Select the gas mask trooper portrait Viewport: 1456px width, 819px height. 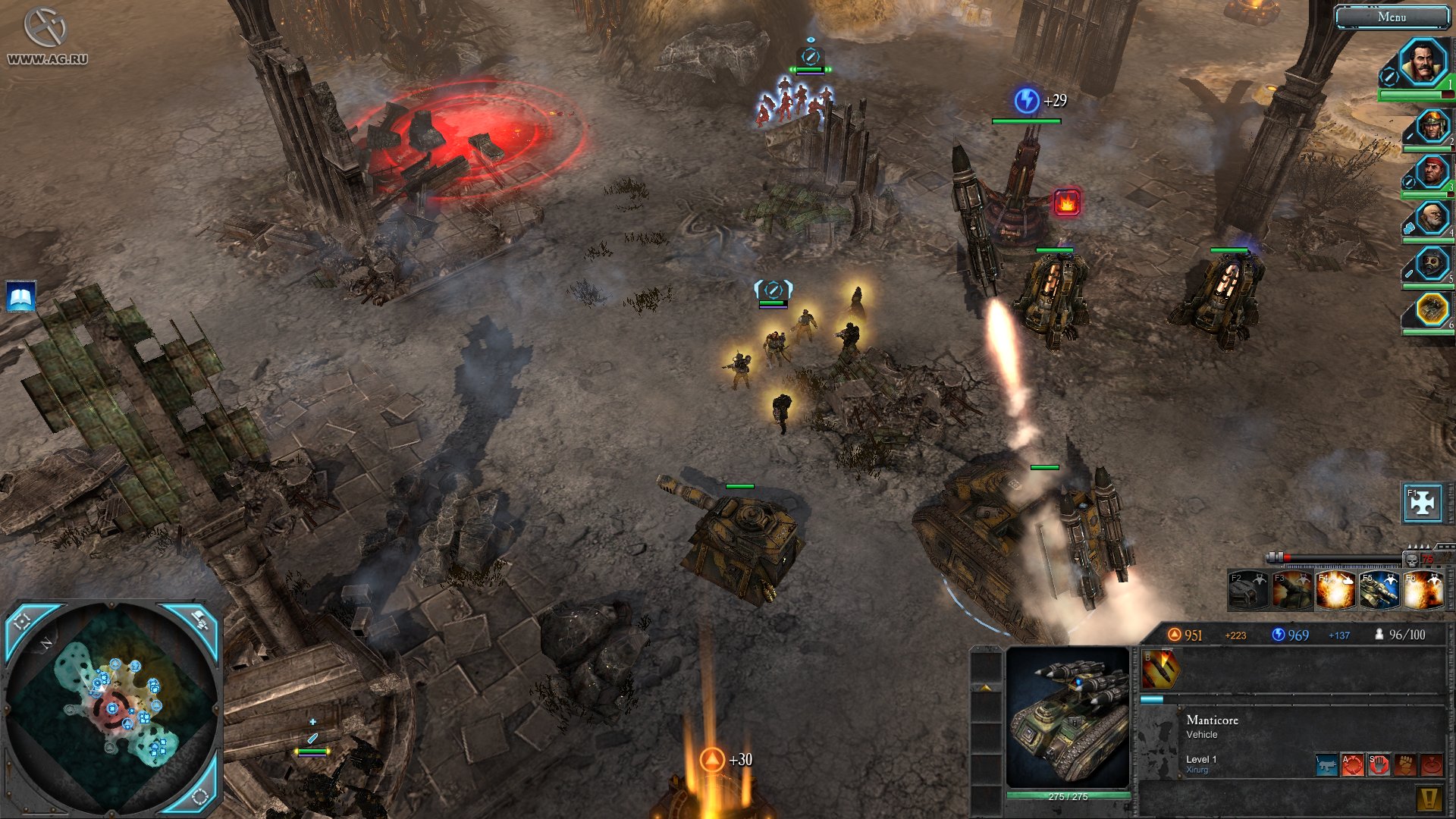[x=1432, y=264]
